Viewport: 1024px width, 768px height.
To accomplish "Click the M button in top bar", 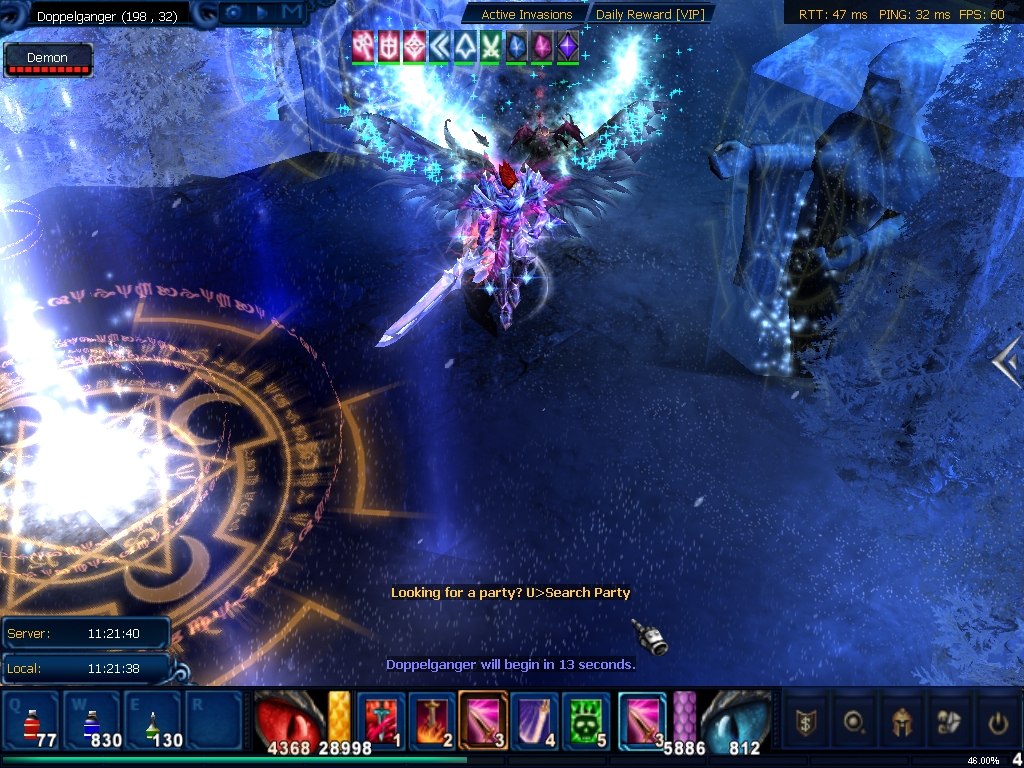I will 291,13.
